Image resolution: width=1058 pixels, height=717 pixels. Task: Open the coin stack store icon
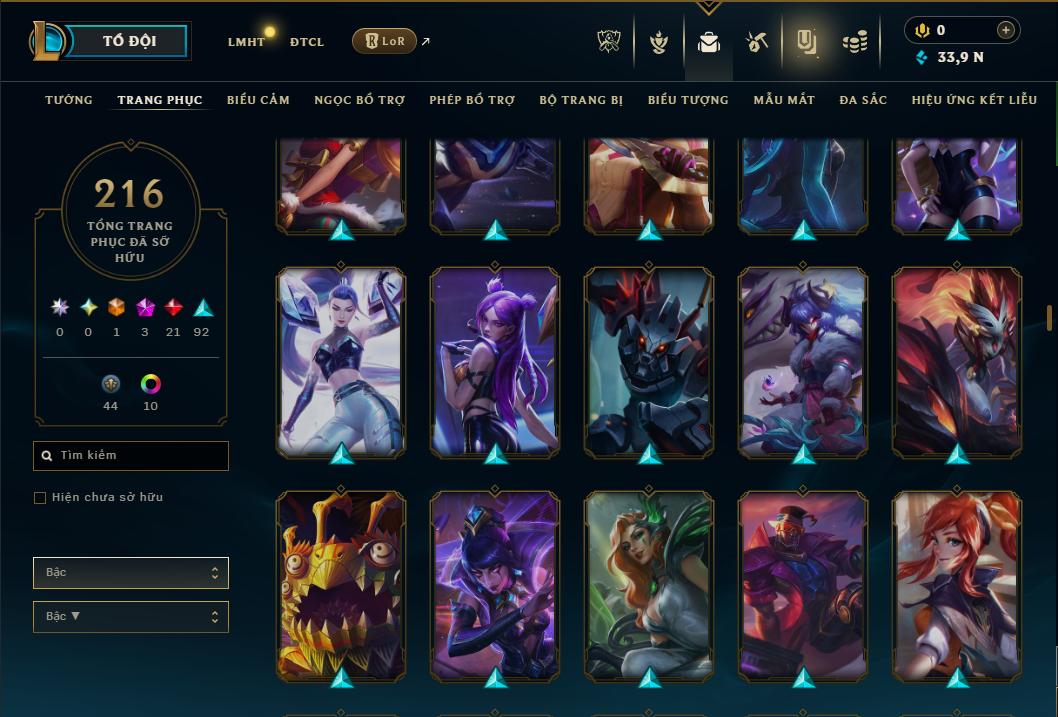[x=854, y=42]
